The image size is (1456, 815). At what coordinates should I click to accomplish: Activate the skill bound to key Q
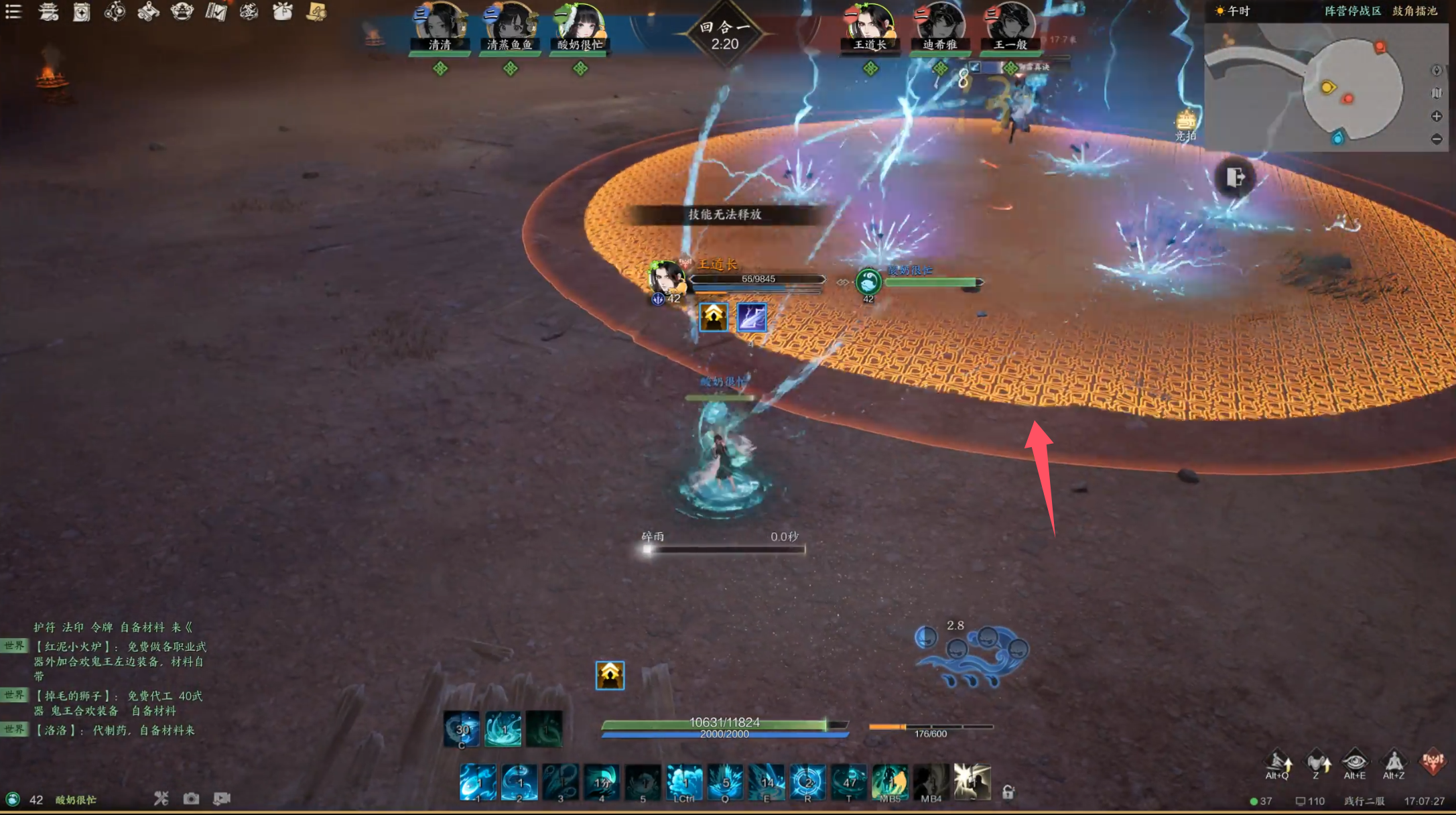point(725,782)
